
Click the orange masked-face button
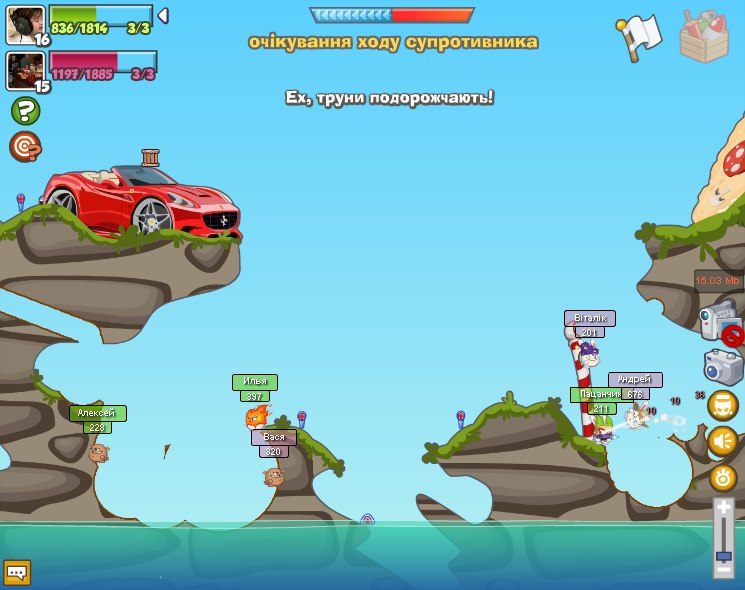tap(722, 405)
